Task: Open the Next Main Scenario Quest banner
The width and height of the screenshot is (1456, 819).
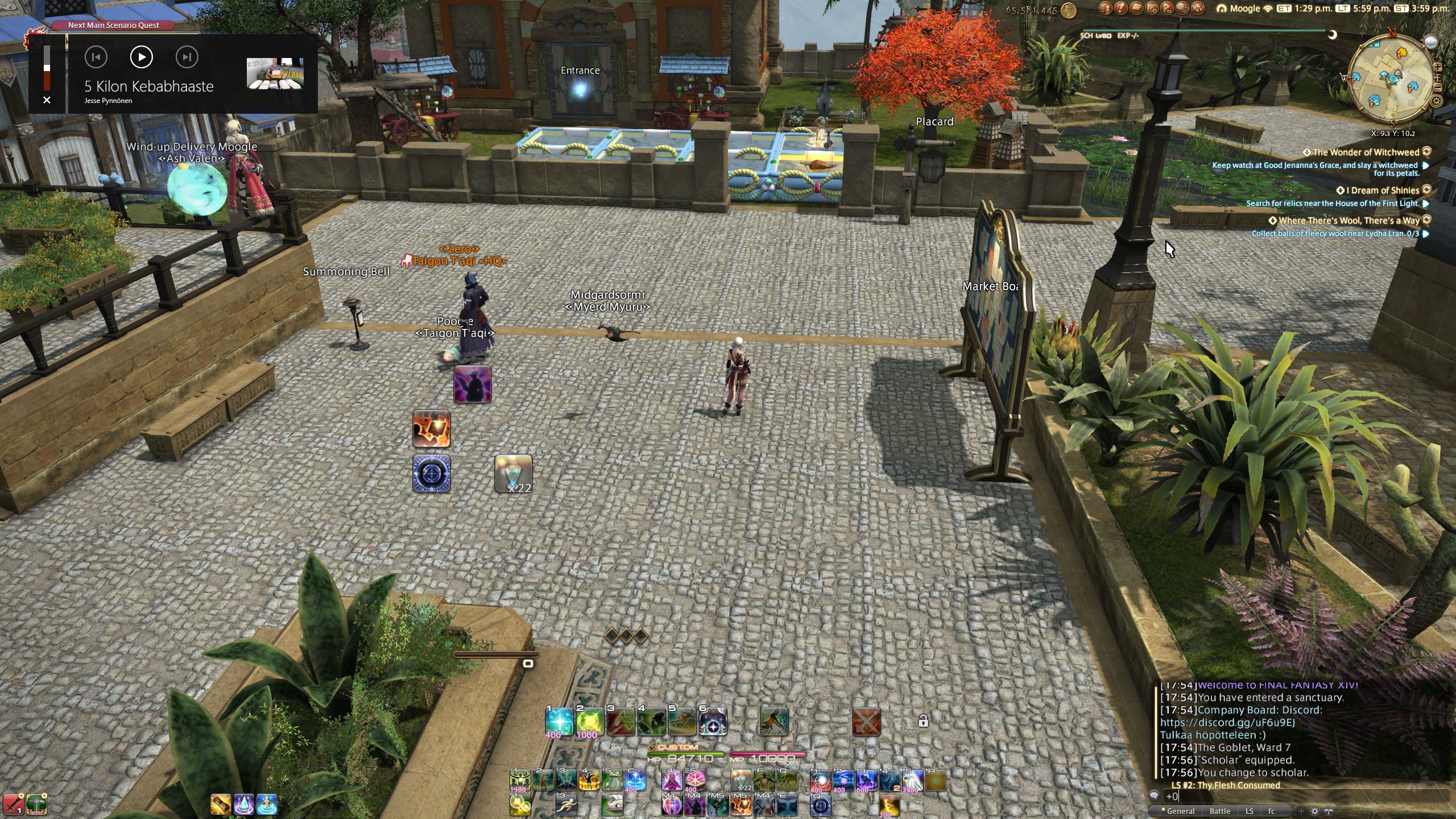Action: [x=113, y=25]
